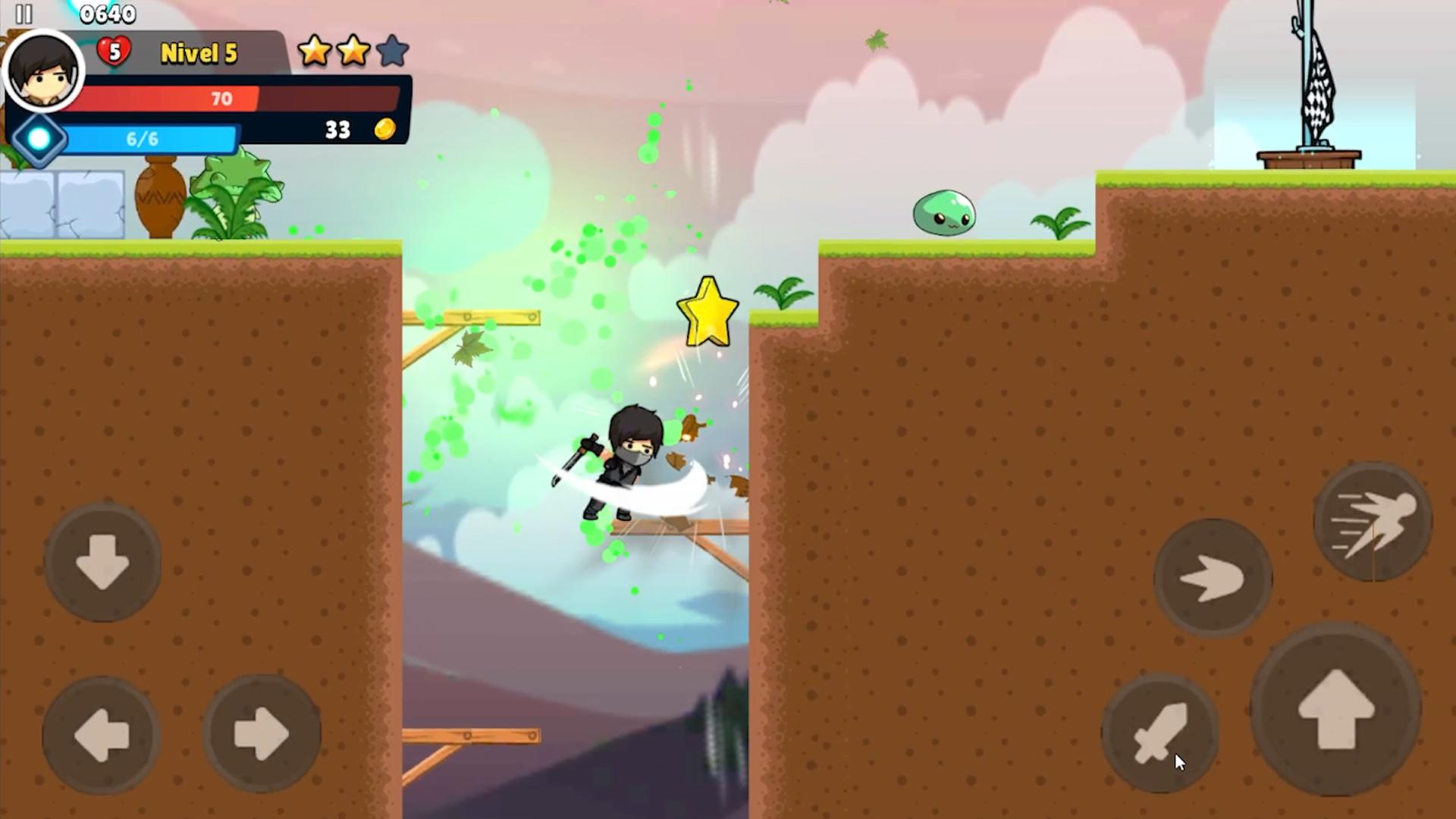The width and height of the screenshot is (1456, 819).
Task: Activate the dash sprint button
Action: [x=1373, y=522]
